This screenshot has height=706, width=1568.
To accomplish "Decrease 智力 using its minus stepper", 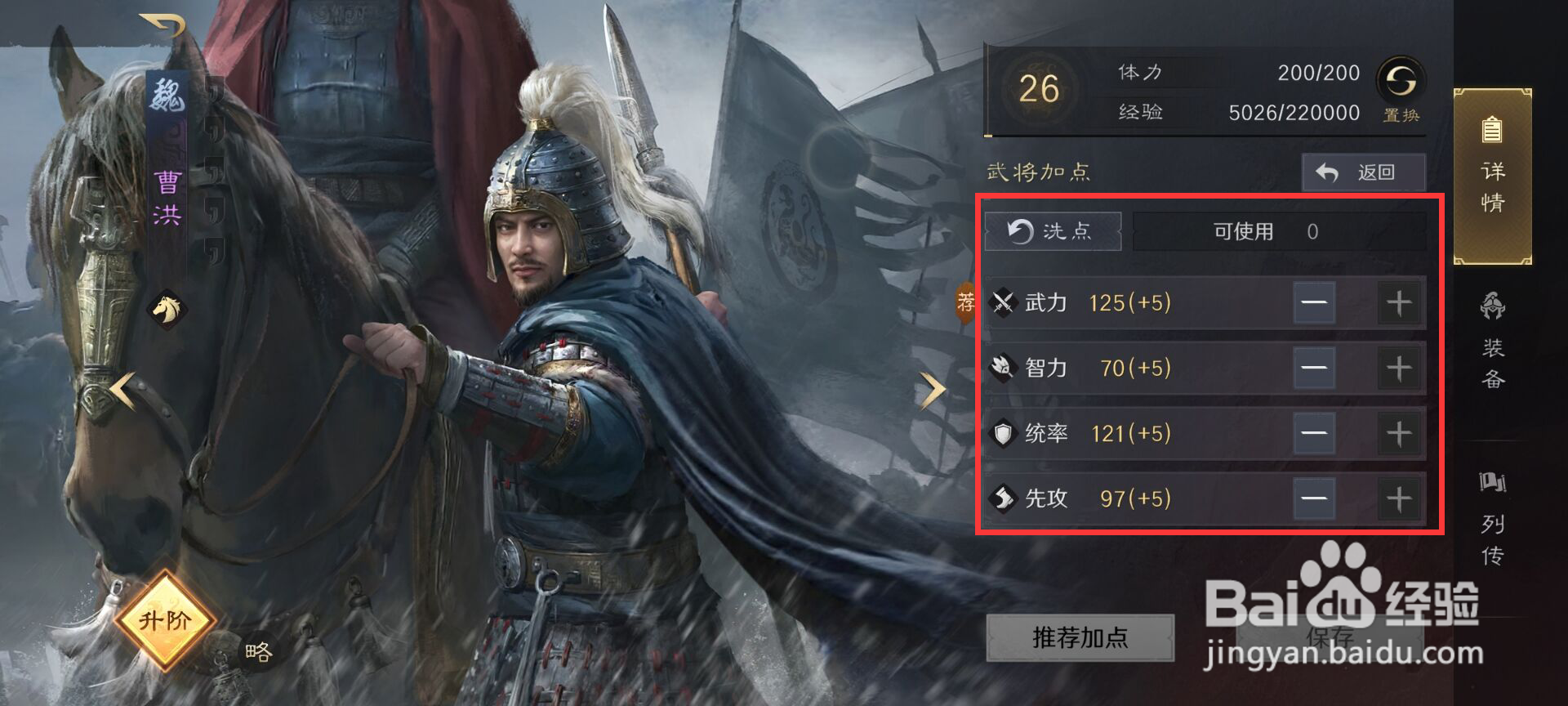I will 1315,368.
